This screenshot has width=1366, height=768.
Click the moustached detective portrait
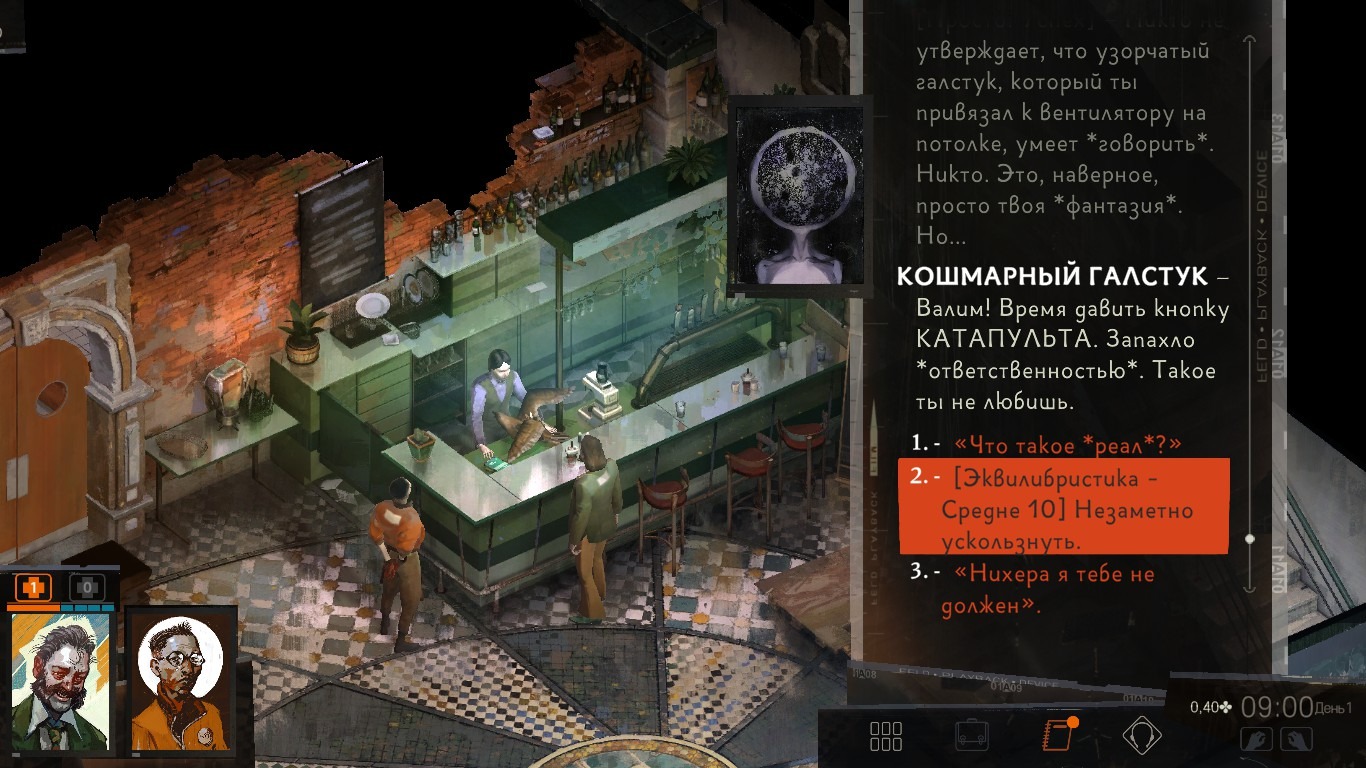[x=62, y=682]
